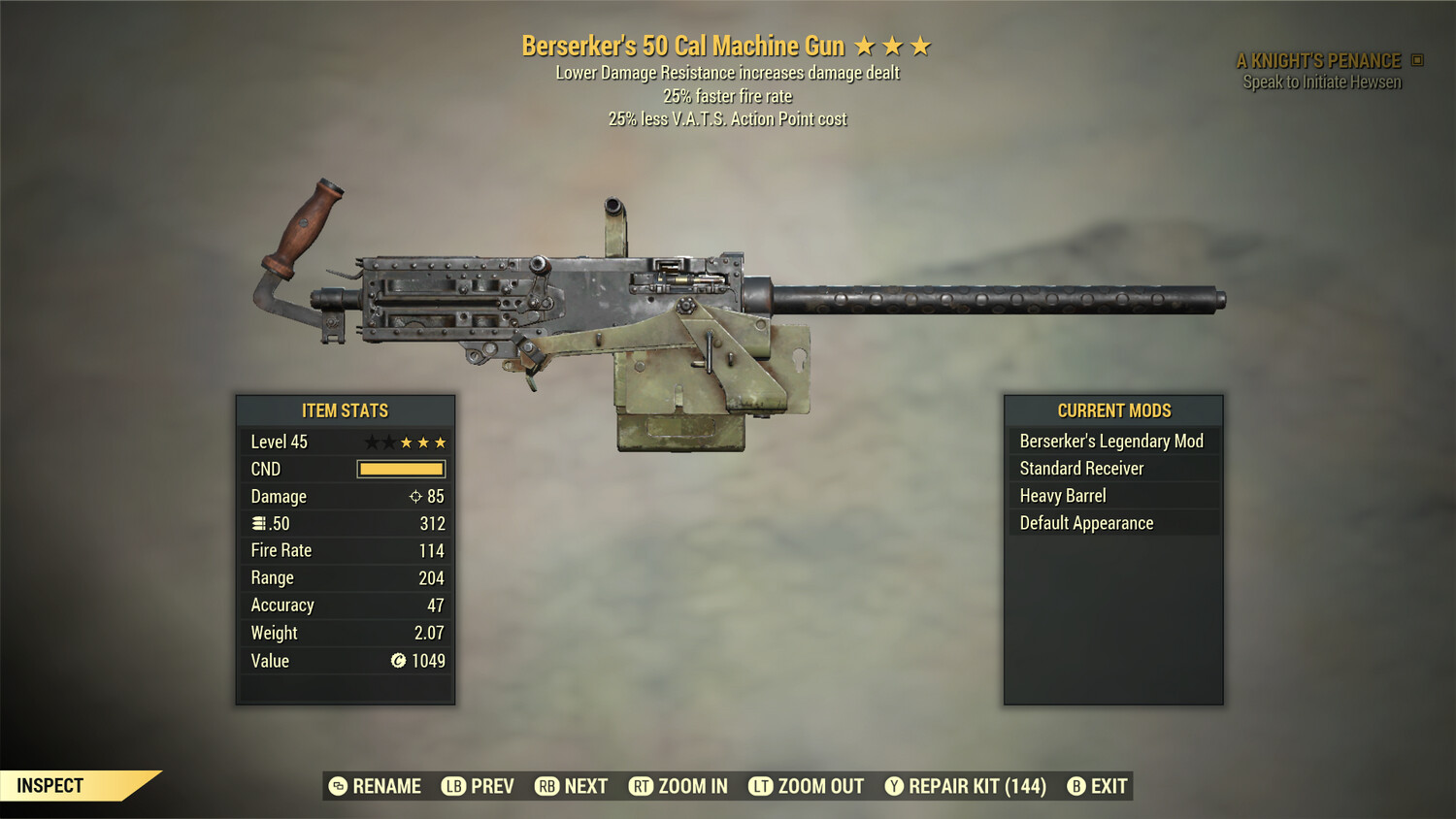Click the .50 ammo icon in Item Stats
Screen dimensions: 1456x819
click(257, 523)
